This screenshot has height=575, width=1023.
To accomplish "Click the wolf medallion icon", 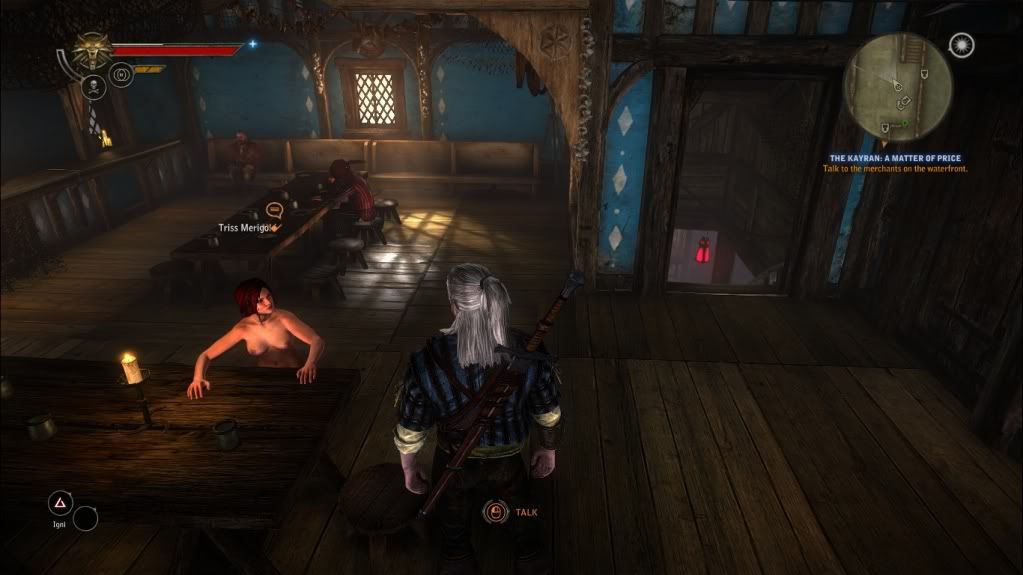I will coord(92,50).
